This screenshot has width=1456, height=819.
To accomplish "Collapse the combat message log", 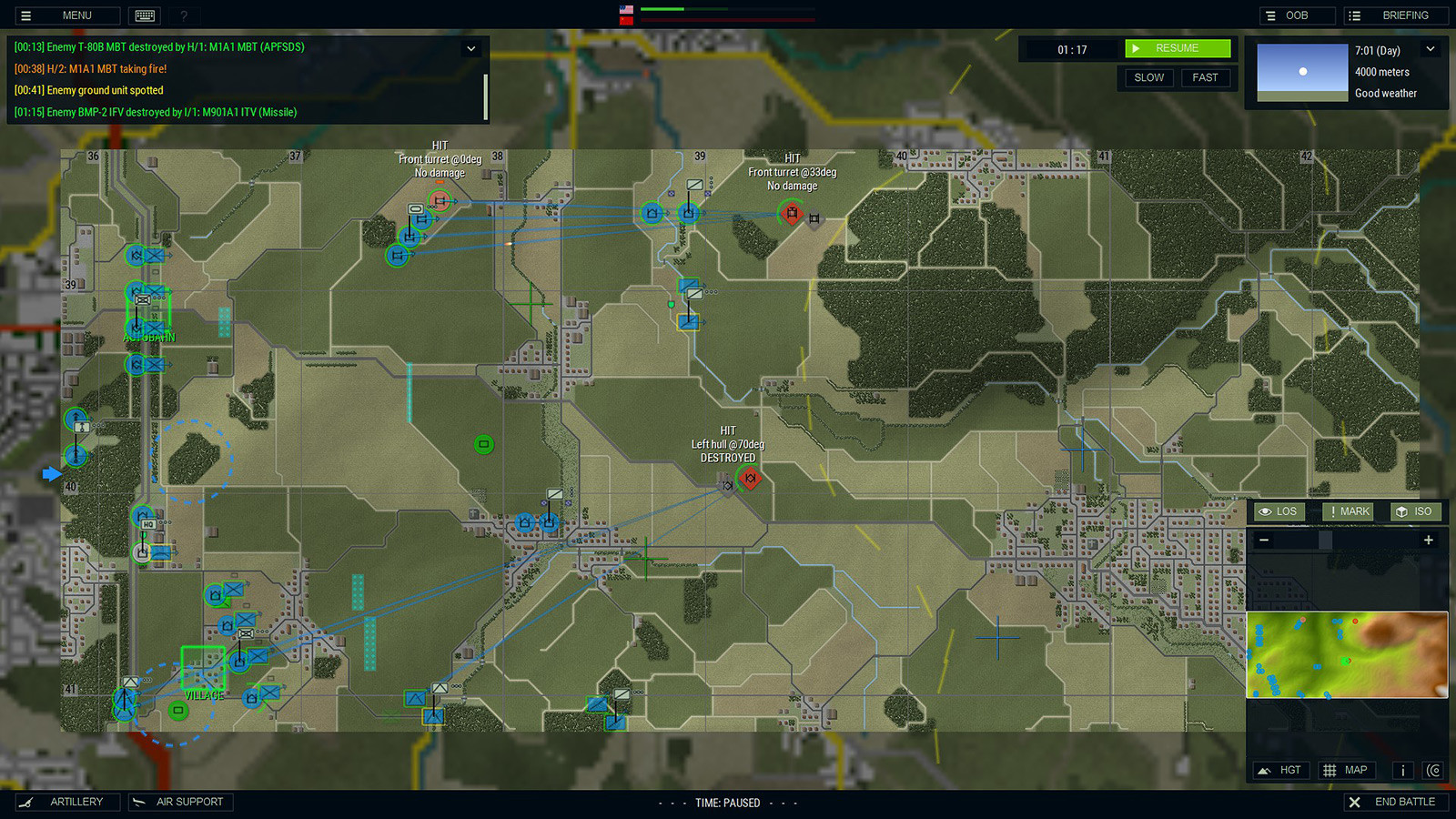I will 471,48.
